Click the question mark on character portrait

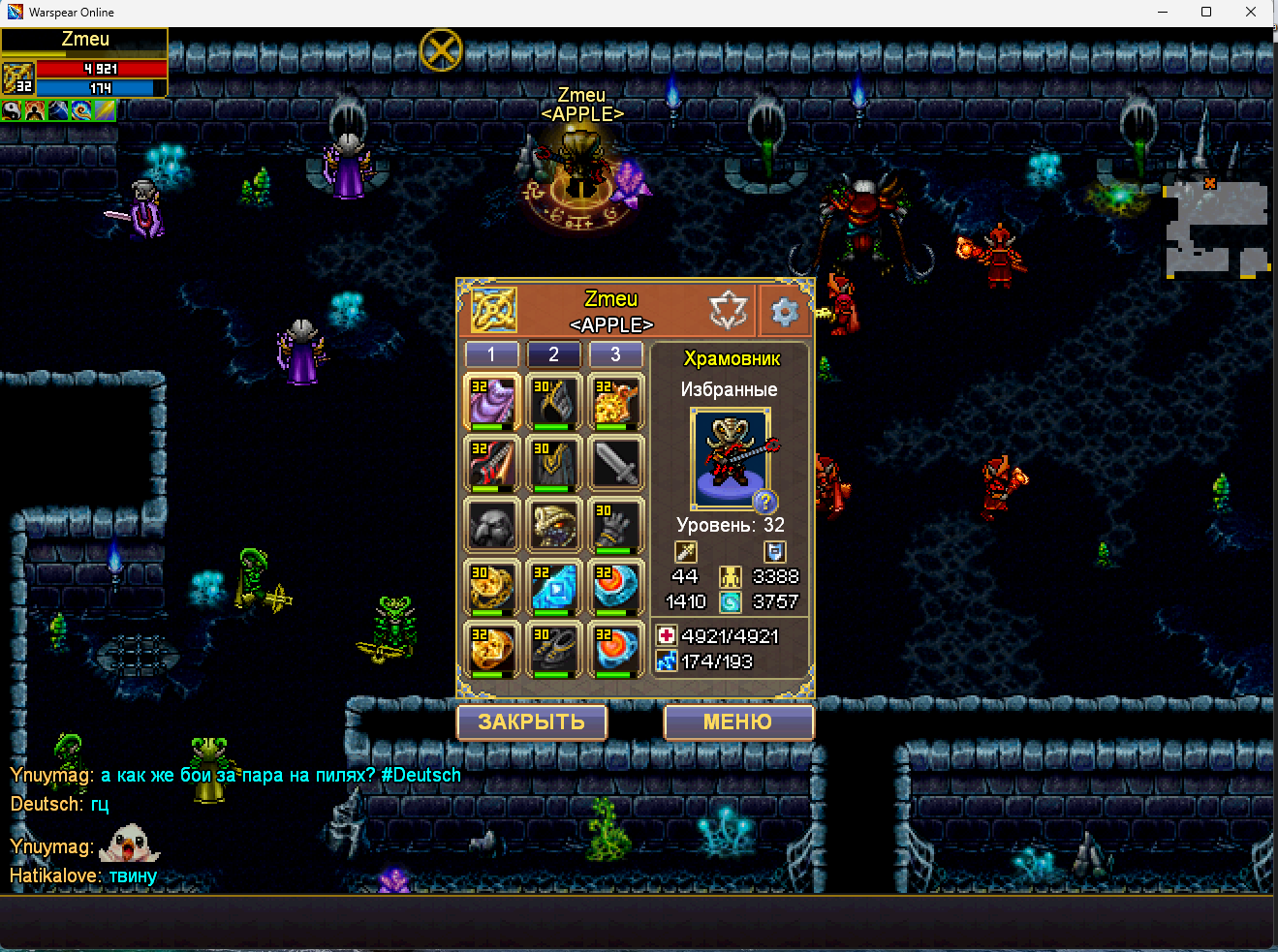[764, 501]
